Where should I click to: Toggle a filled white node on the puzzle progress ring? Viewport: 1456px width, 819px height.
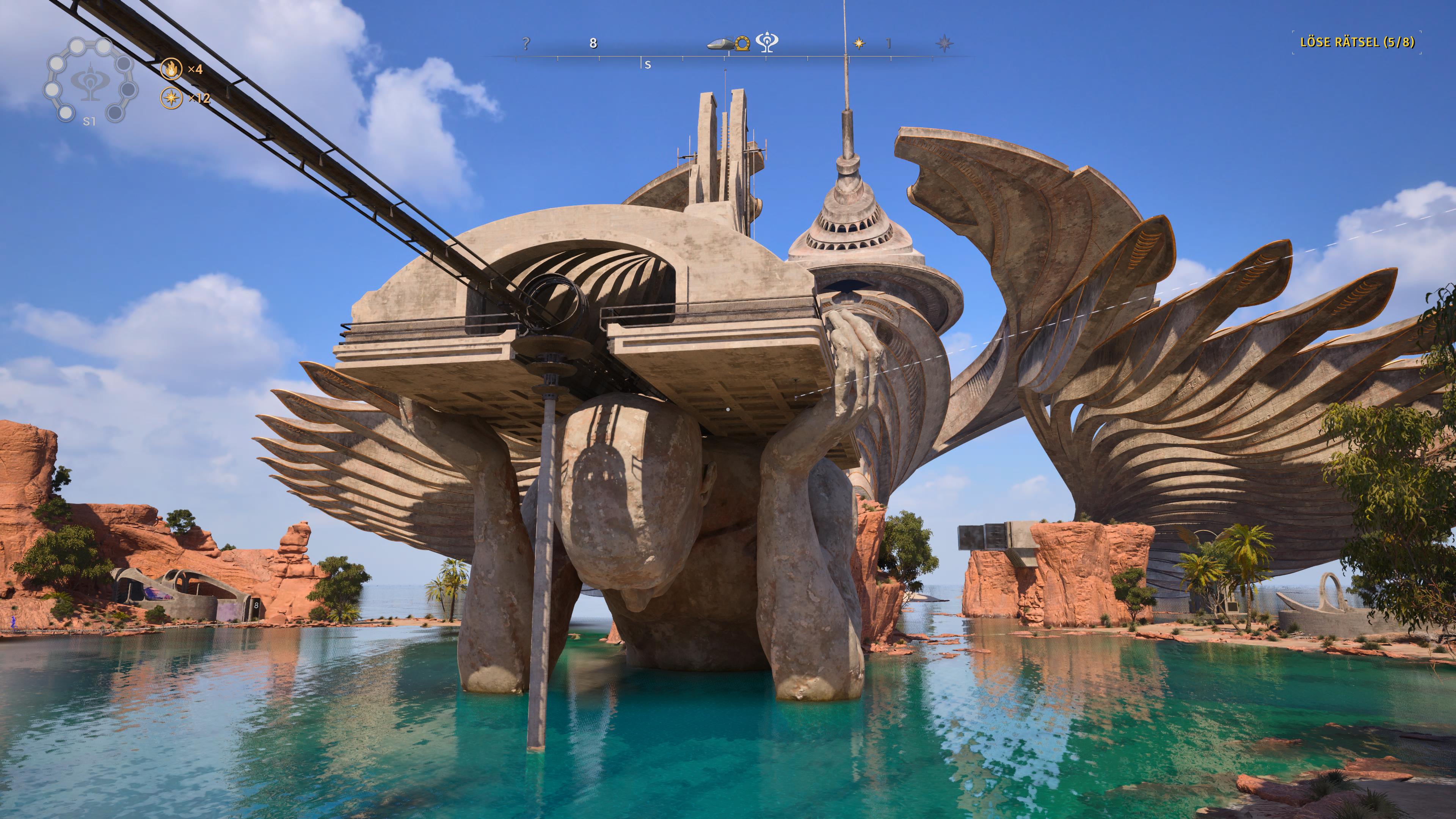[77, 46]
